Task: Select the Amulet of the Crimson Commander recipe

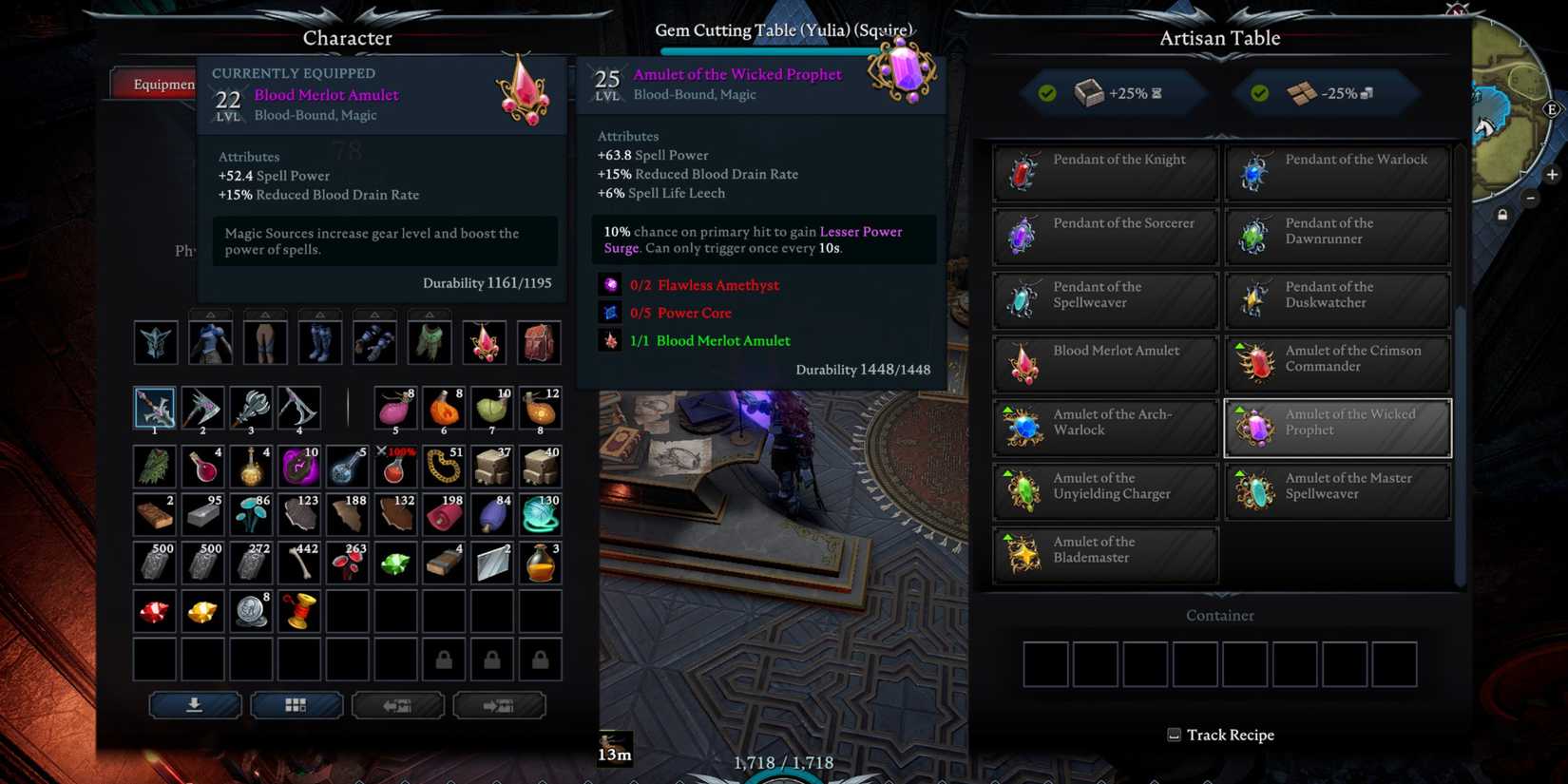Action: (1337, 363)
